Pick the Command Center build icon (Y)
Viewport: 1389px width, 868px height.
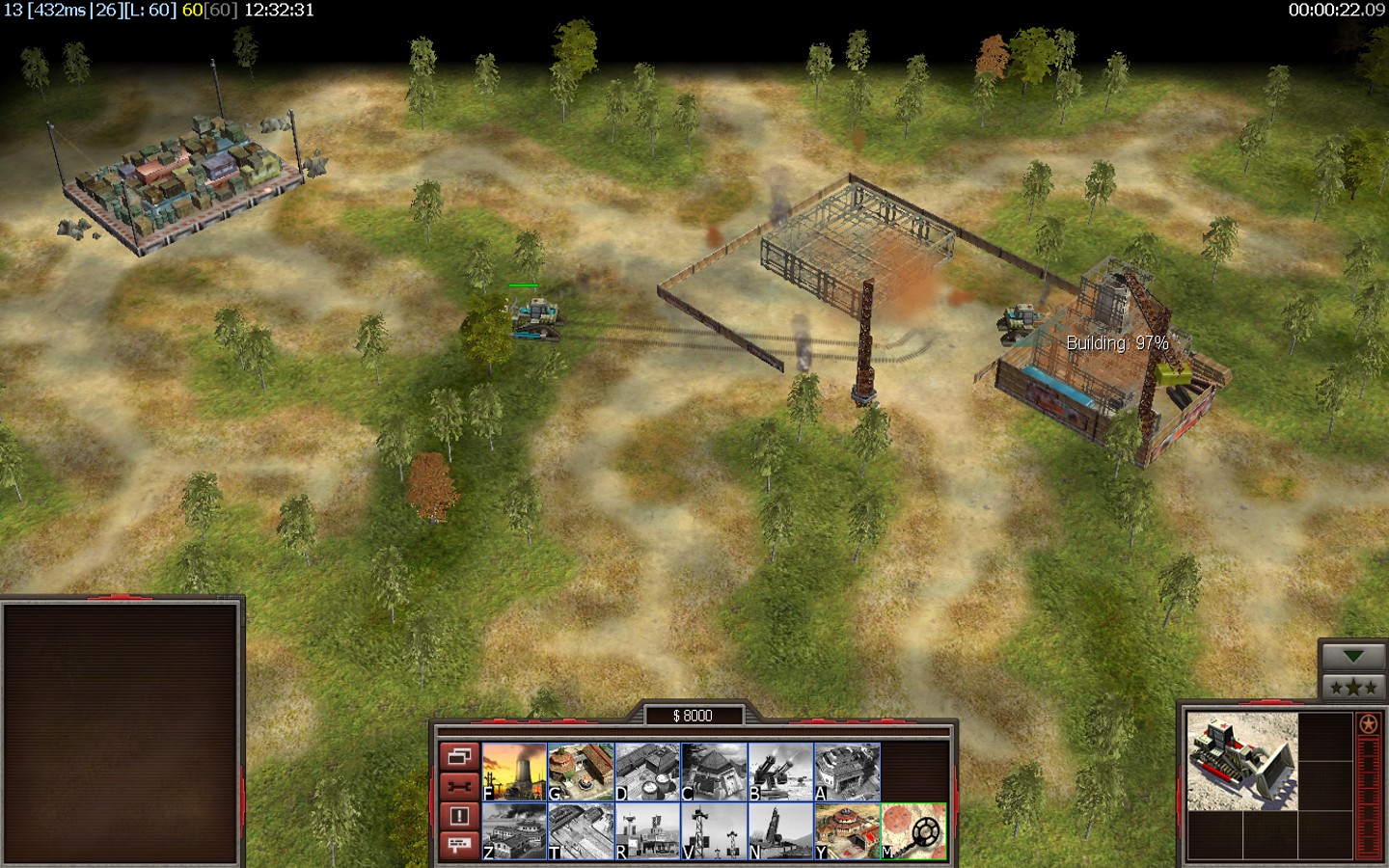tap(847, 831)
